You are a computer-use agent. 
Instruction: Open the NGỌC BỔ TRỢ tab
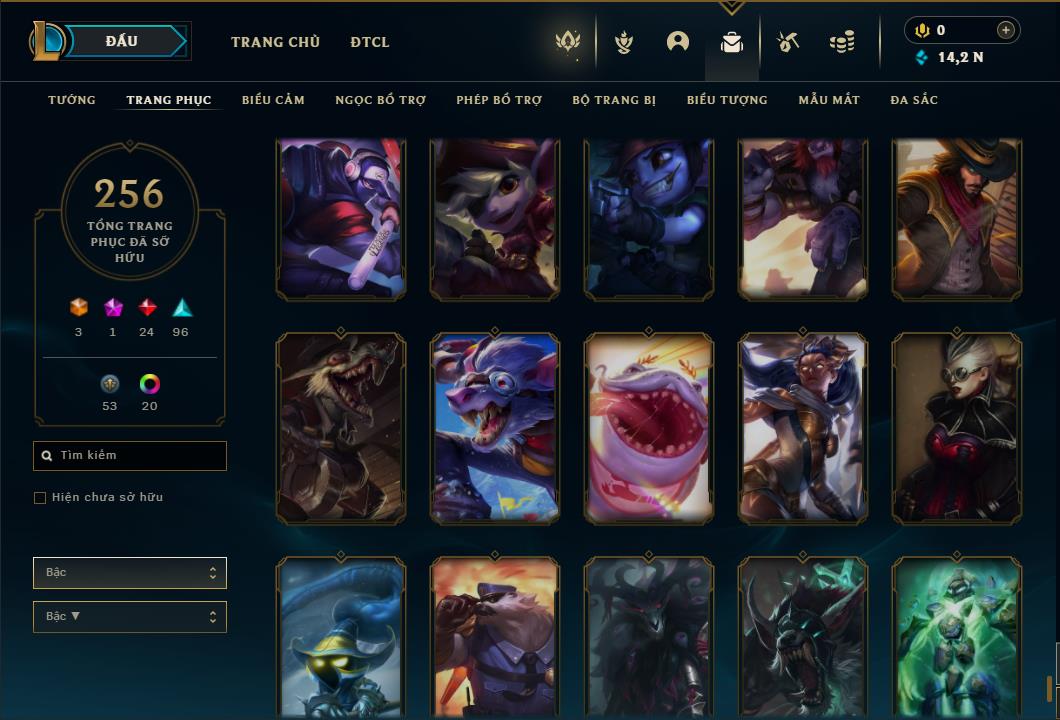380,100
